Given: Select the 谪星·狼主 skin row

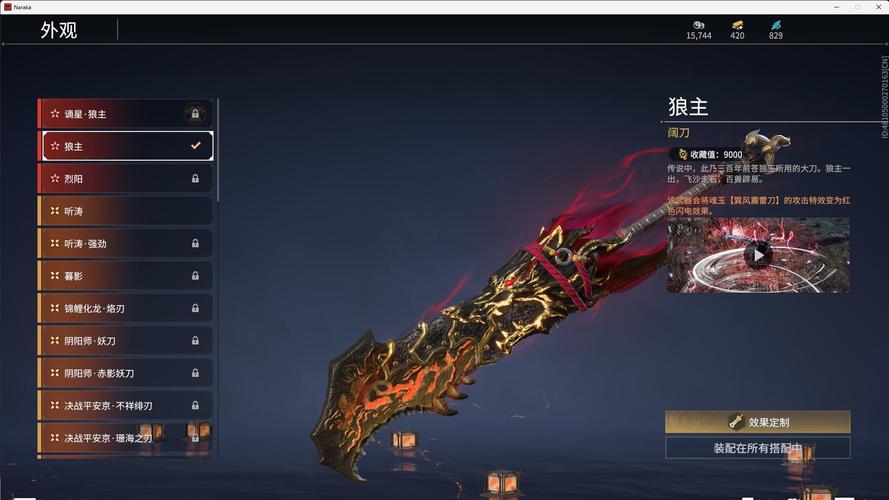Looking at the screenshot, I should point(125,114).
